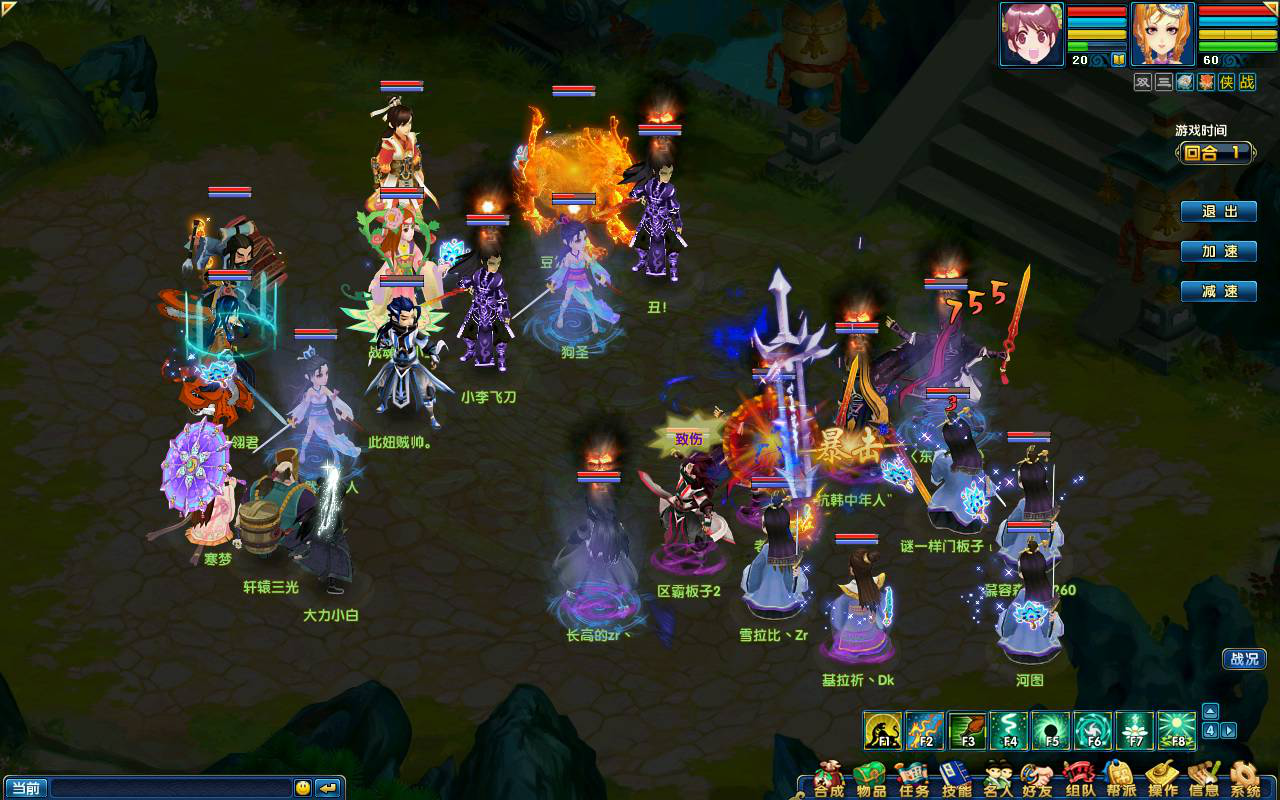Image resolution: width=1280 pixels, height=800 pixels.
Task: Open the smiley emoji picker
Action: [x=302, y=788]
